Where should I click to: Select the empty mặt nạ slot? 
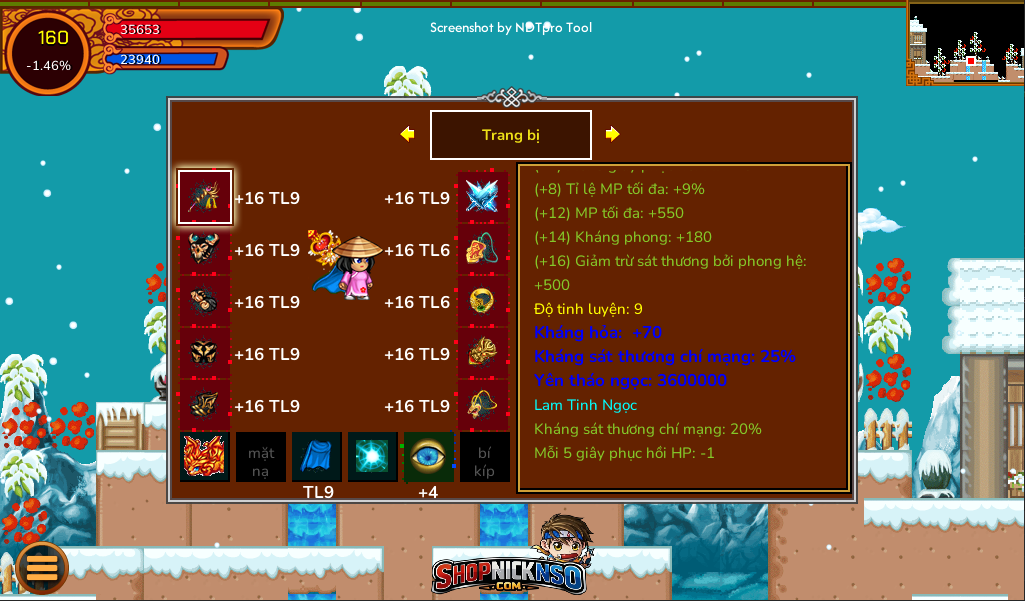coord(261,457)
